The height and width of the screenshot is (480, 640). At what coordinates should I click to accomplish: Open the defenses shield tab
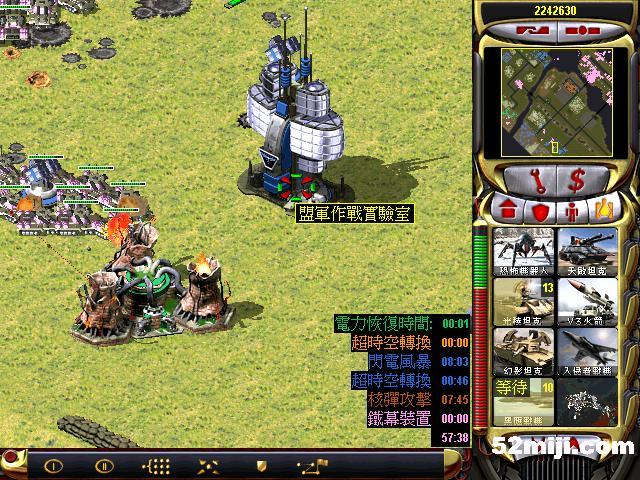pyautogui.click(x=541, y=211)
